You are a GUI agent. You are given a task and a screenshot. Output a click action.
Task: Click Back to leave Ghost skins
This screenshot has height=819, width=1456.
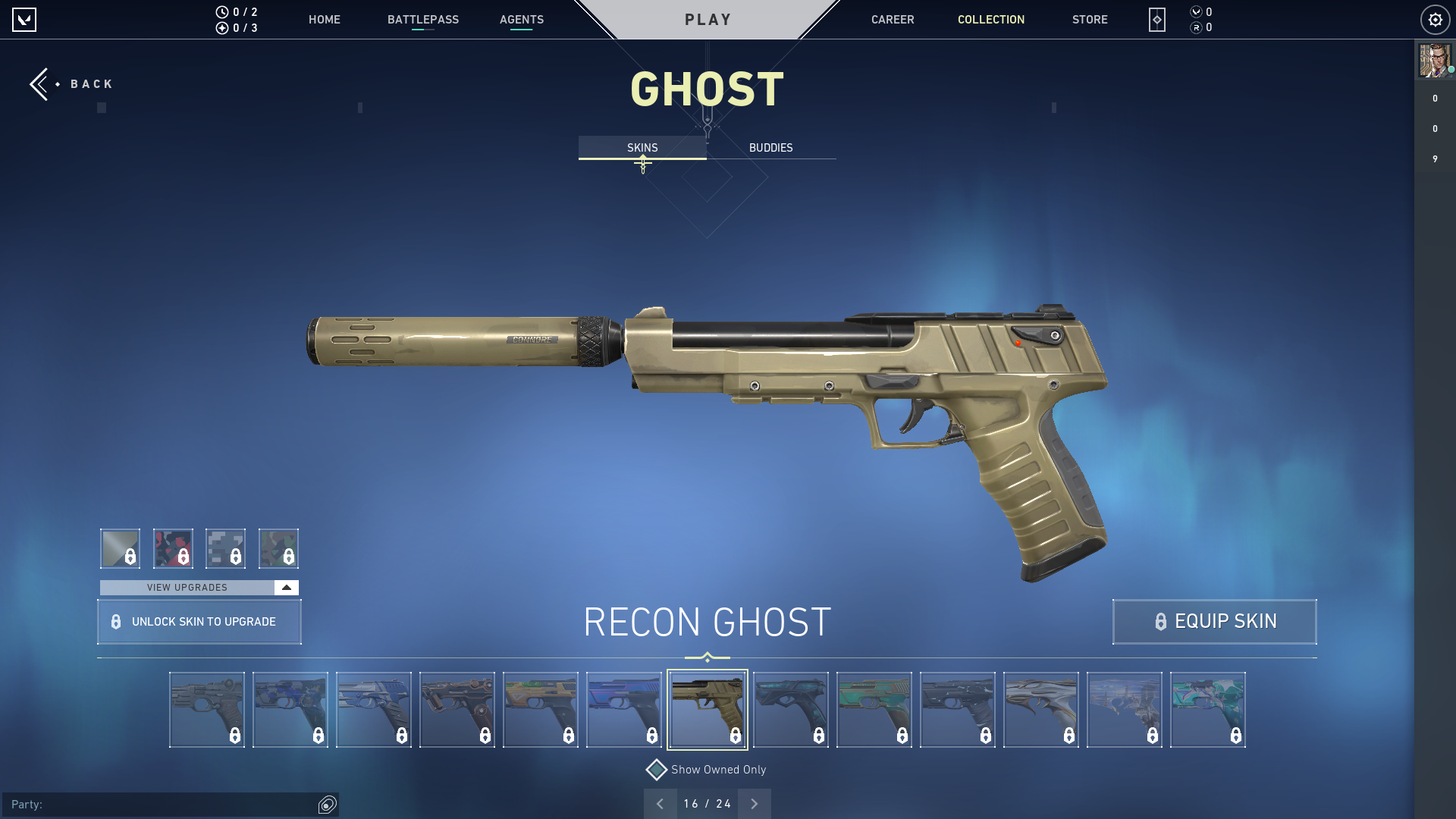click(x=72, y=83)
